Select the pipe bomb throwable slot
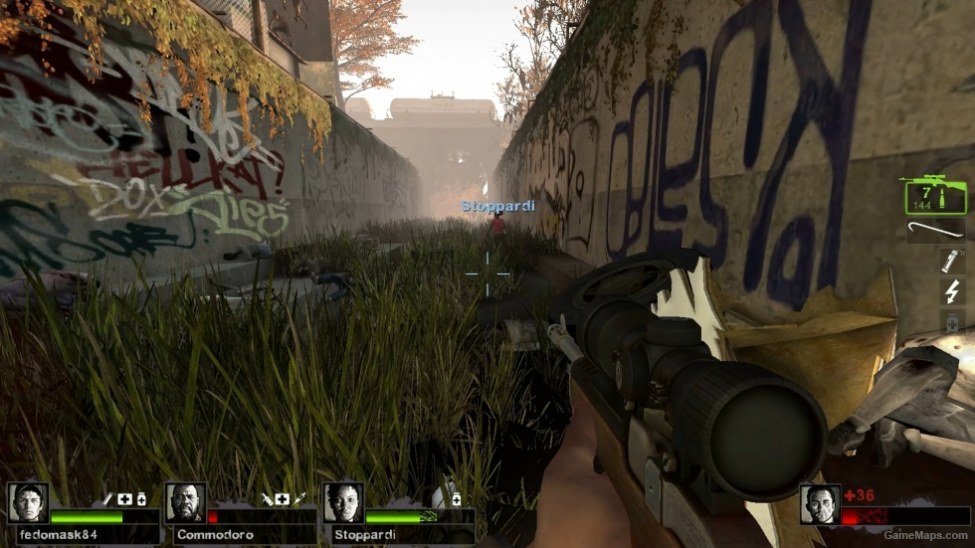Viewport: 975px width, 548px height. click(x=951, y=261)
